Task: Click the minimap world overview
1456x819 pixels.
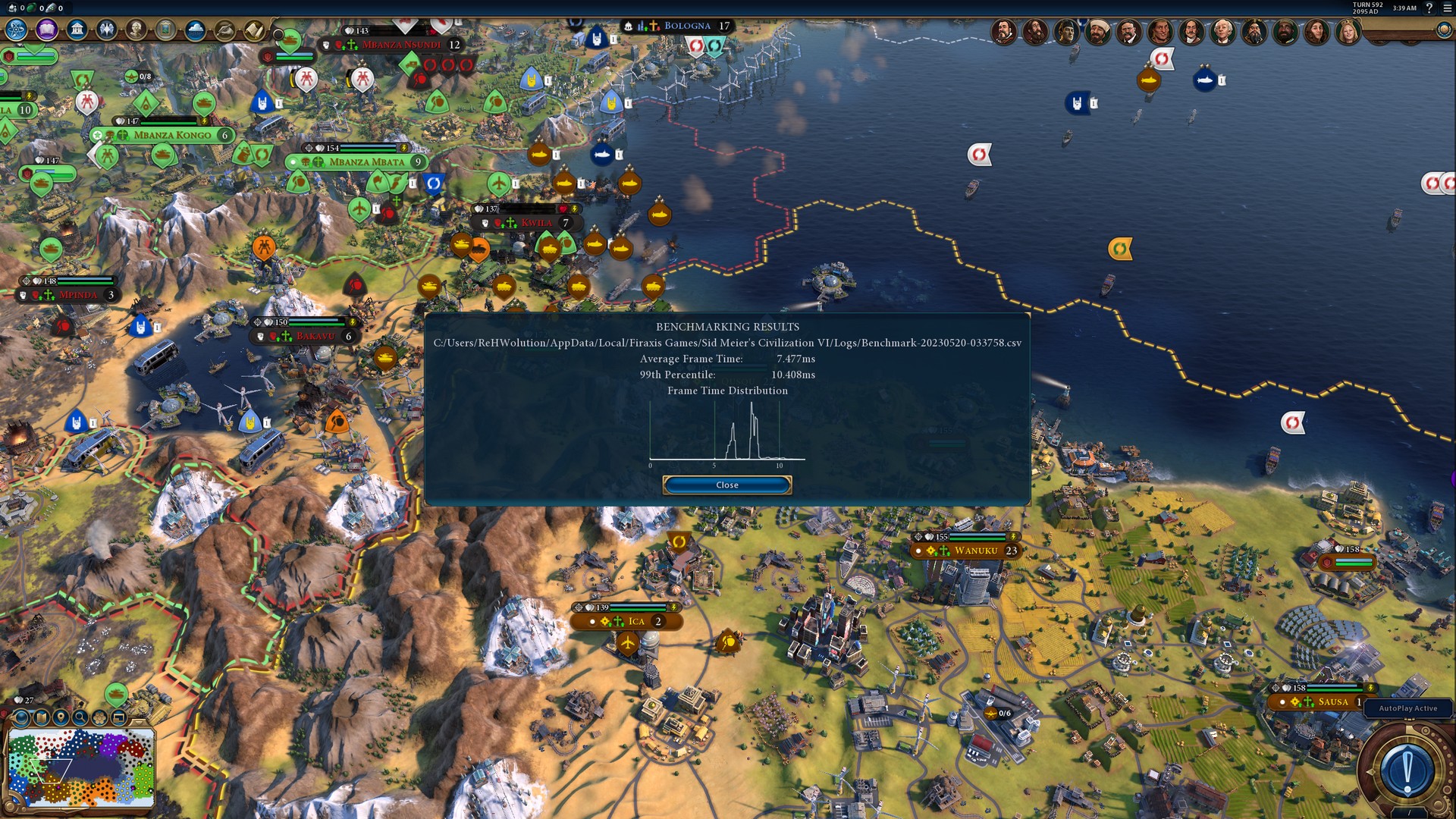Action: click(x=81, y=767)
